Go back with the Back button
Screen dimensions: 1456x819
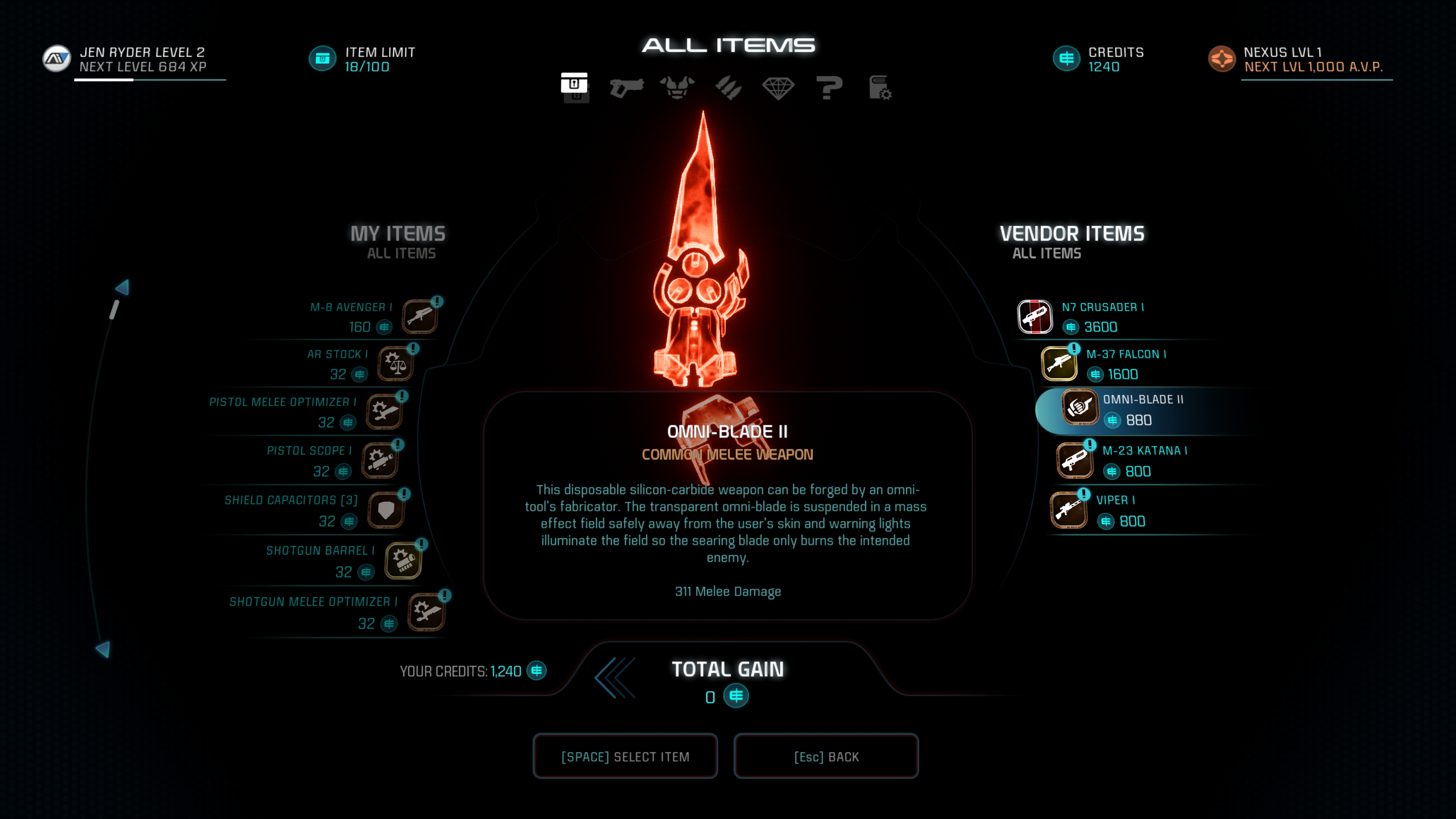(x=826, y=756)
